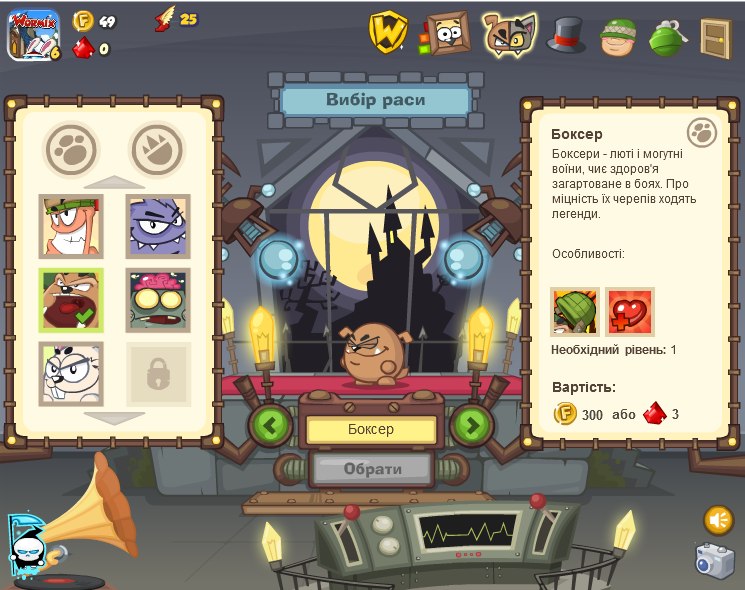Open the top hat shop icon
The height and width of the screenshot is (590, 745).
[566, 35]
